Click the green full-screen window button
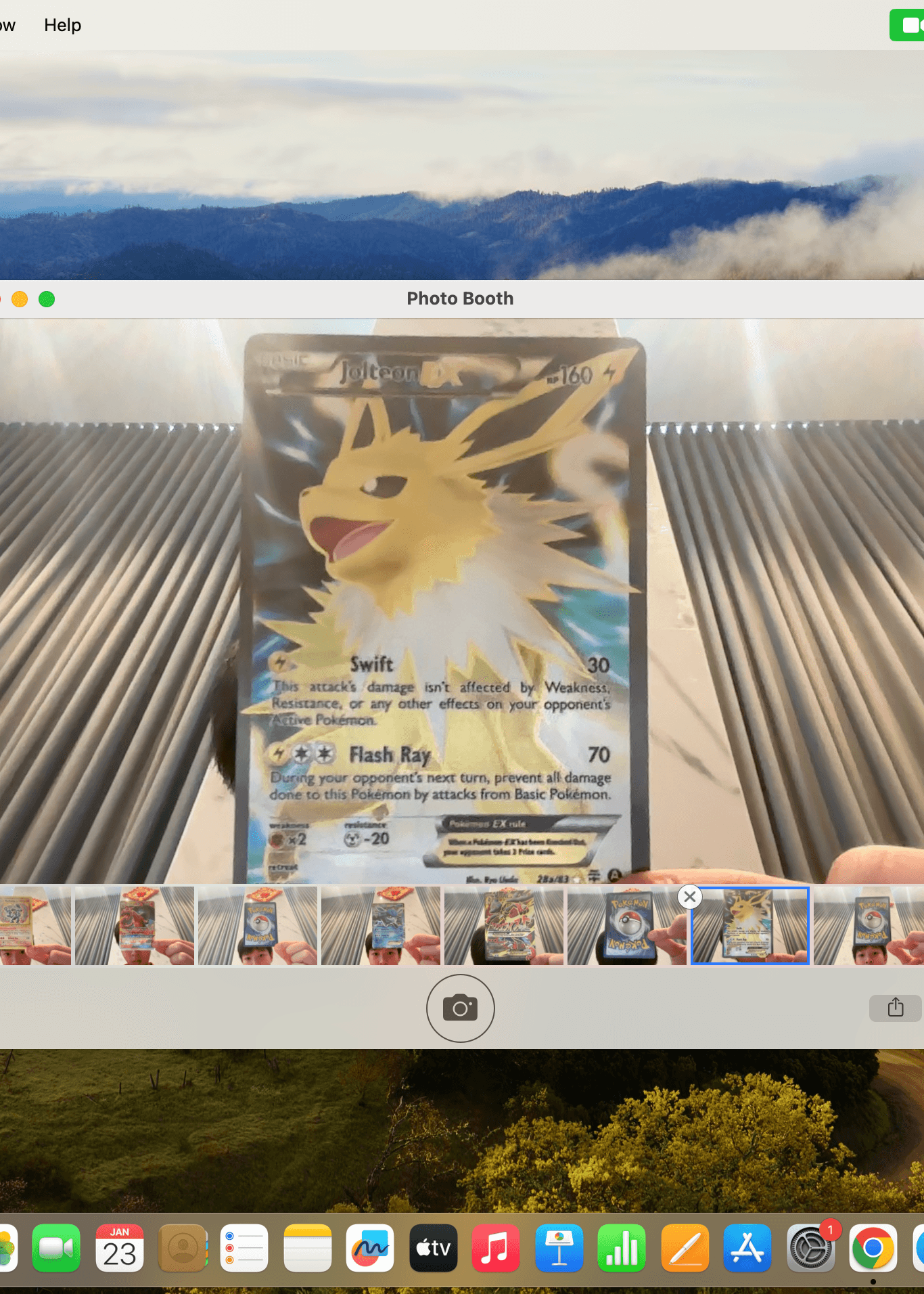The width and height of the screenshot is (924, 1294). pos(47,299)
